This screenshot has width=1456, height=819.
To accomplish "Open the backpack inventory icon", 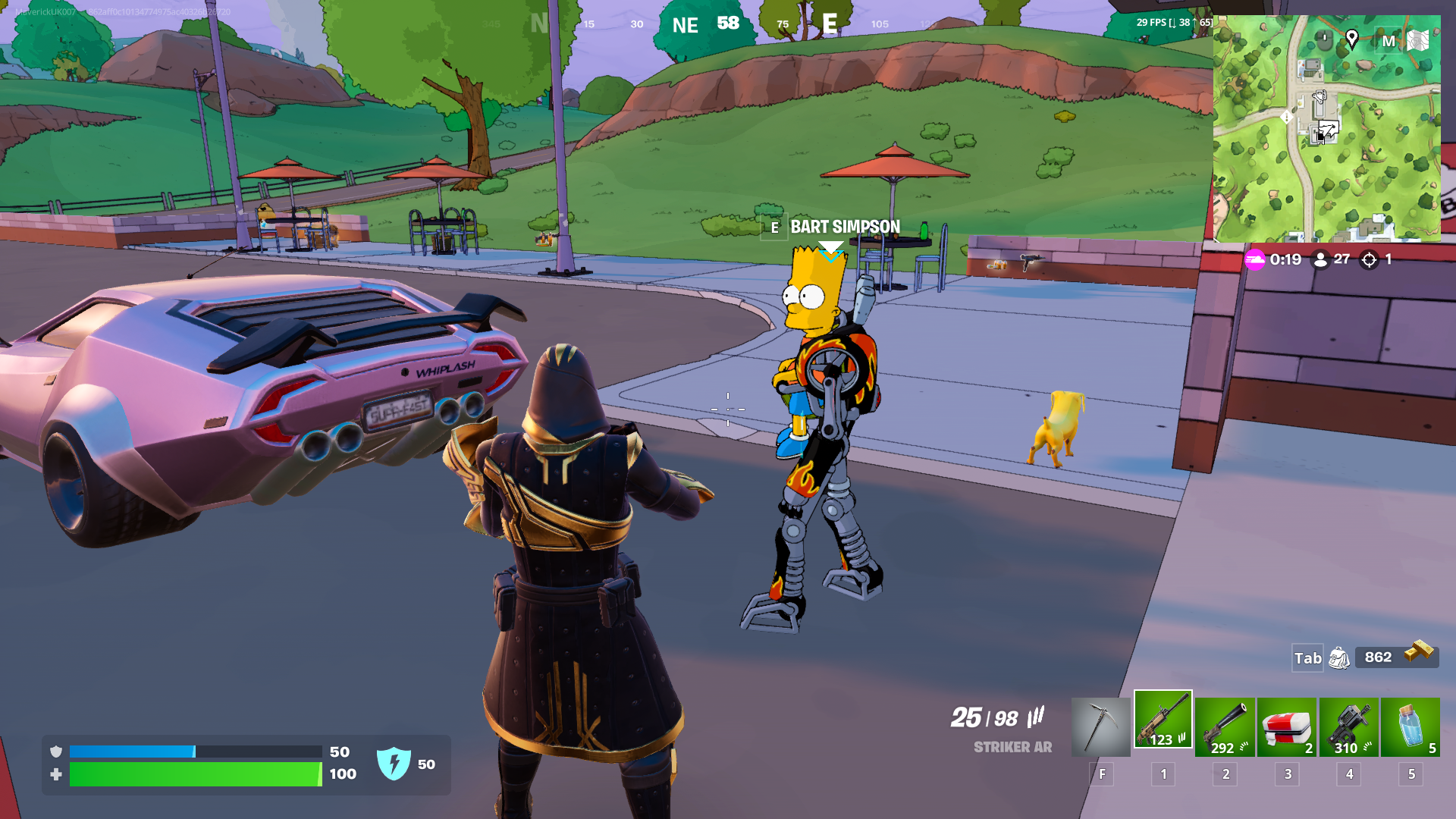I will pyautogui.click(x=1339, y=657).
